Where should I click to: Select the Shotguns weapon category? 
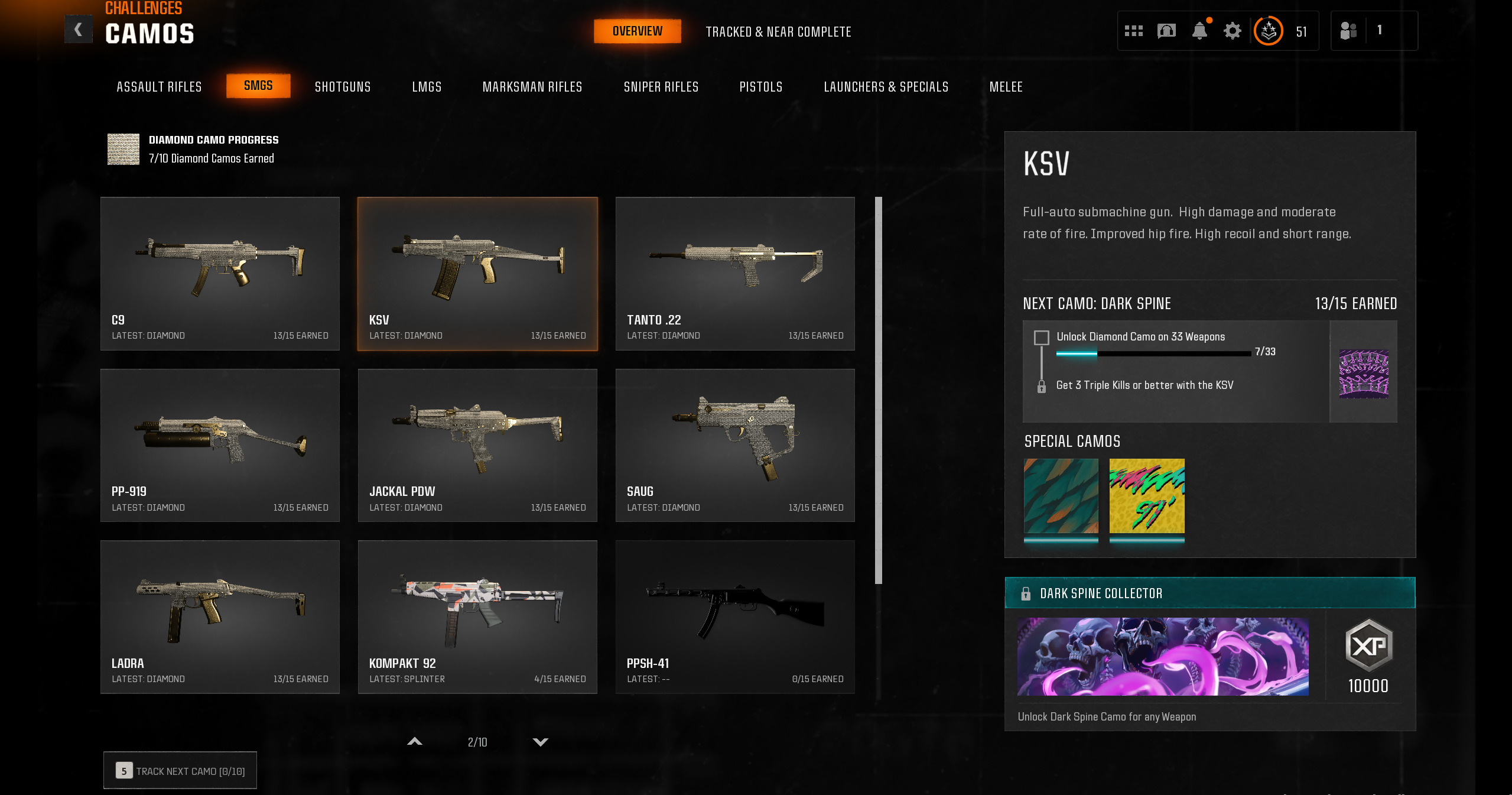343,87
